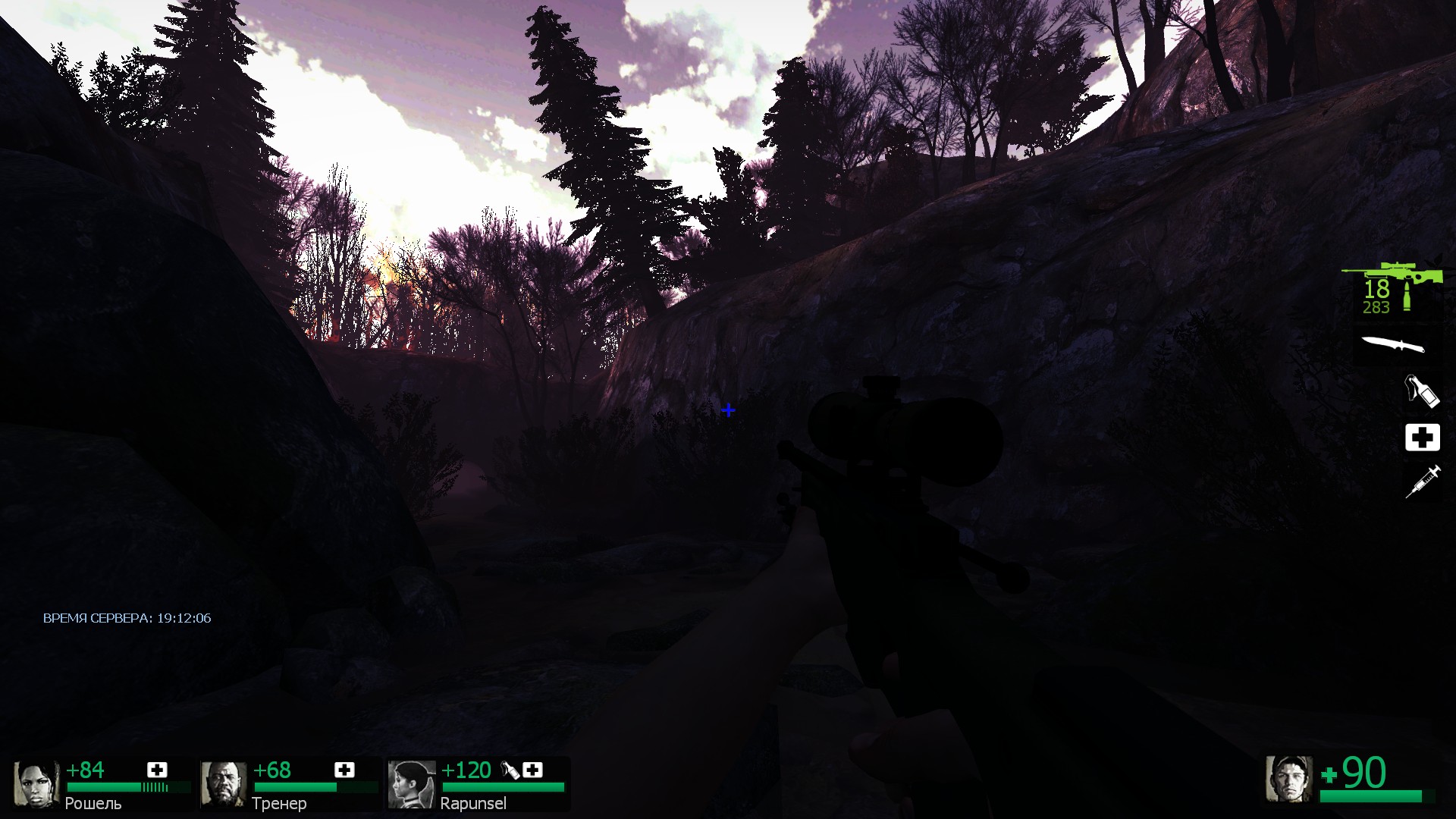Click your own survivor portrait
Image resolution: width=1456 pixels, height=819 pixels.
click(x=1288, y=779)
